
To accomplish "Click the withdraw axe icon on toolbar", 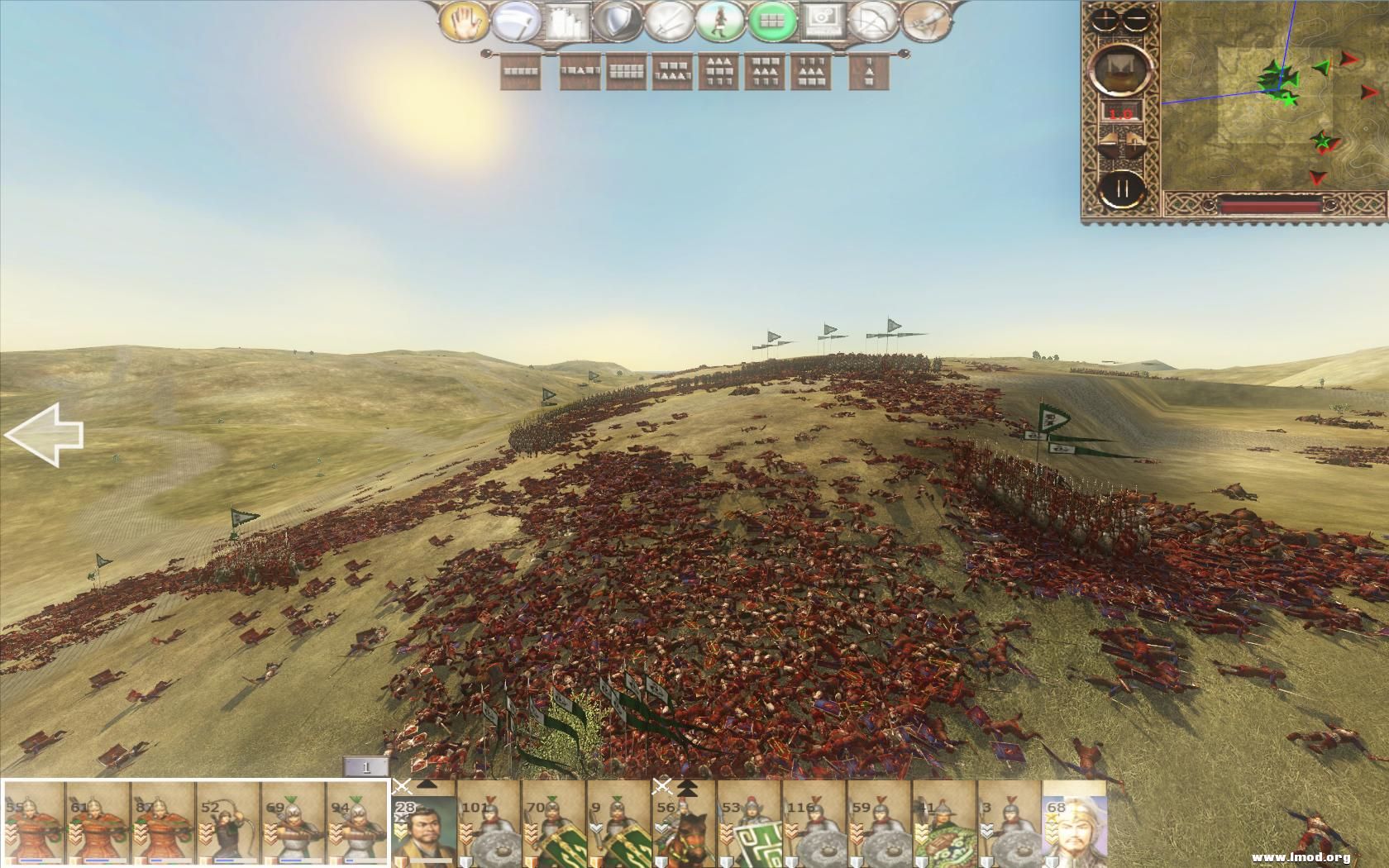I will 515,21.
